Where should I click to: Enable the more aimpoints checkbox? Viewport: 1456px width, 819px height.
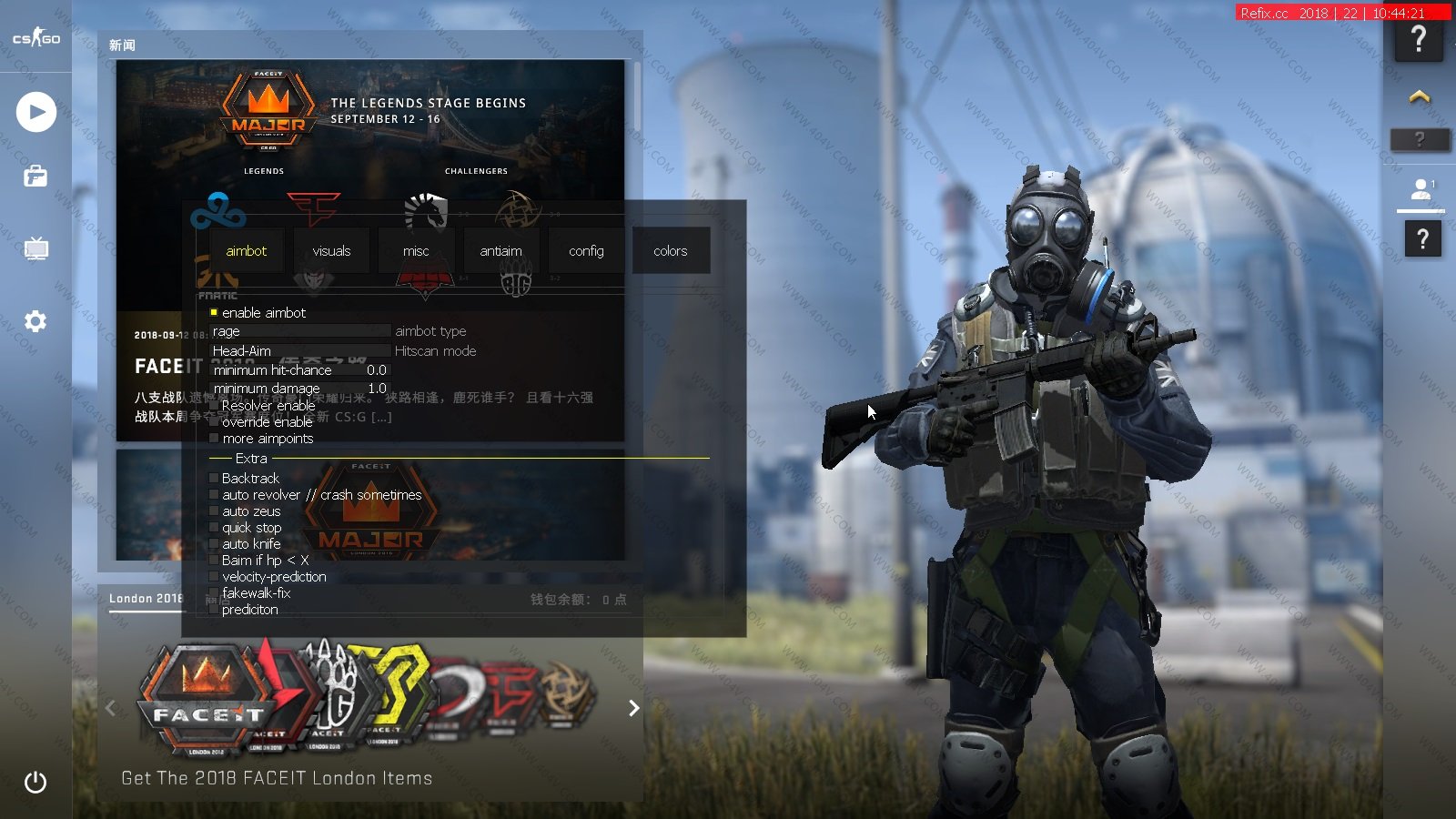(x=214, y=439)
